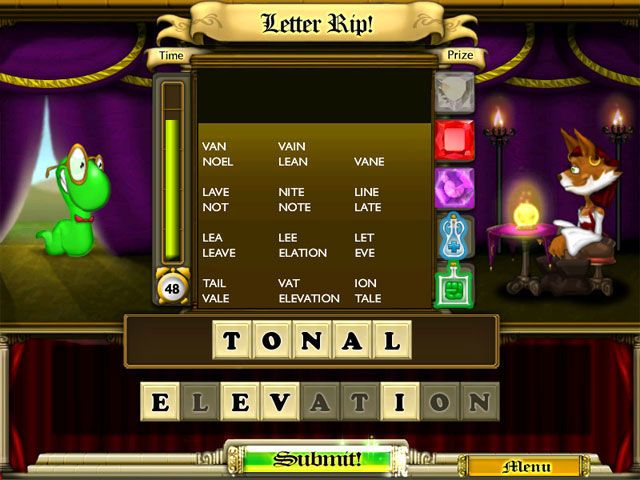Image resolution: width=640 pixels, height=480 pixels.
Task: Remove the T tile from the TONAL word
Action: coord(232,341)
